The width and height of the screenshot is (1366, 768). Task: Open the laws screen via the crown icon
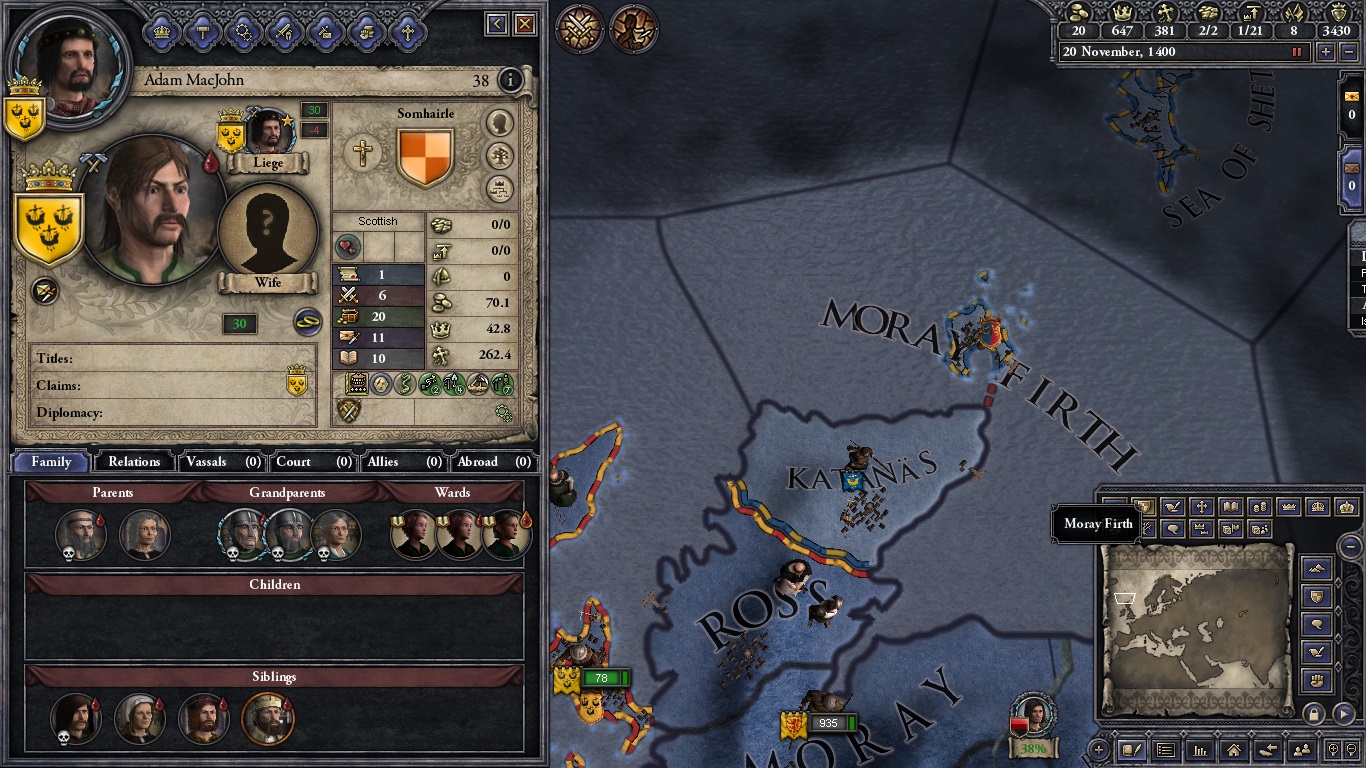pos(160,31)
